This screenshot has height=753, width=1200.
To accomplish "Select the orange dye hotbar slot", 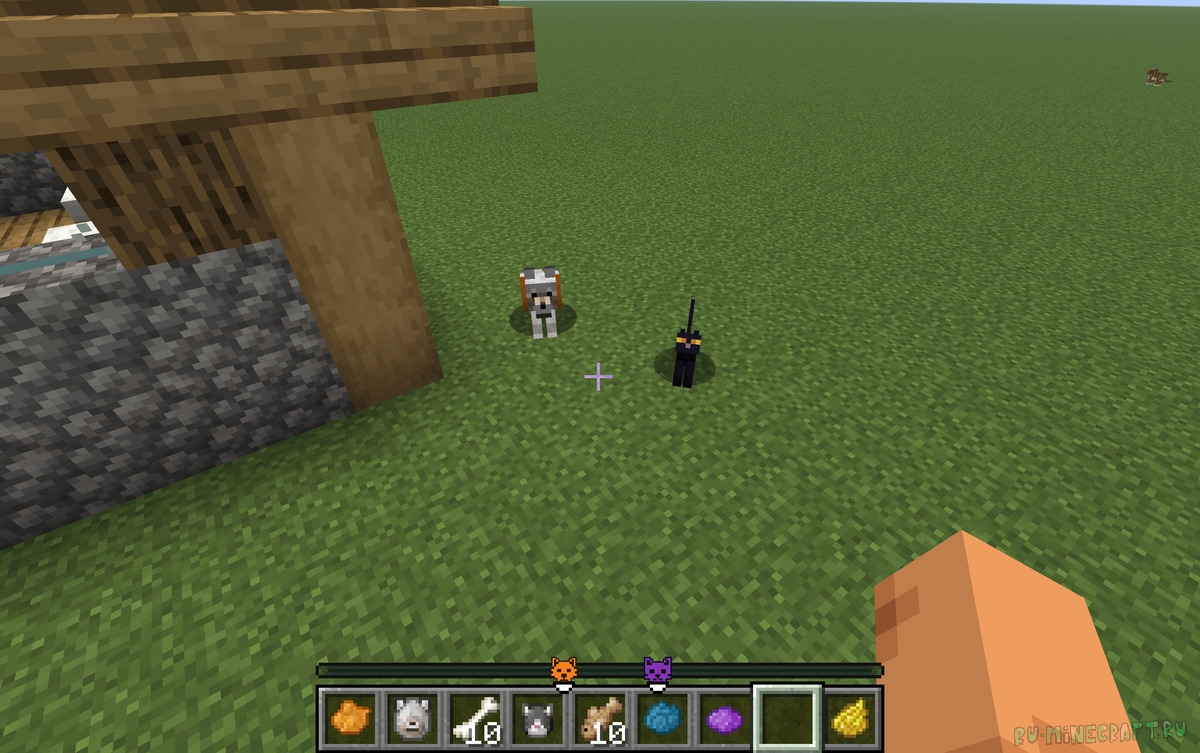I will [349, 717].
